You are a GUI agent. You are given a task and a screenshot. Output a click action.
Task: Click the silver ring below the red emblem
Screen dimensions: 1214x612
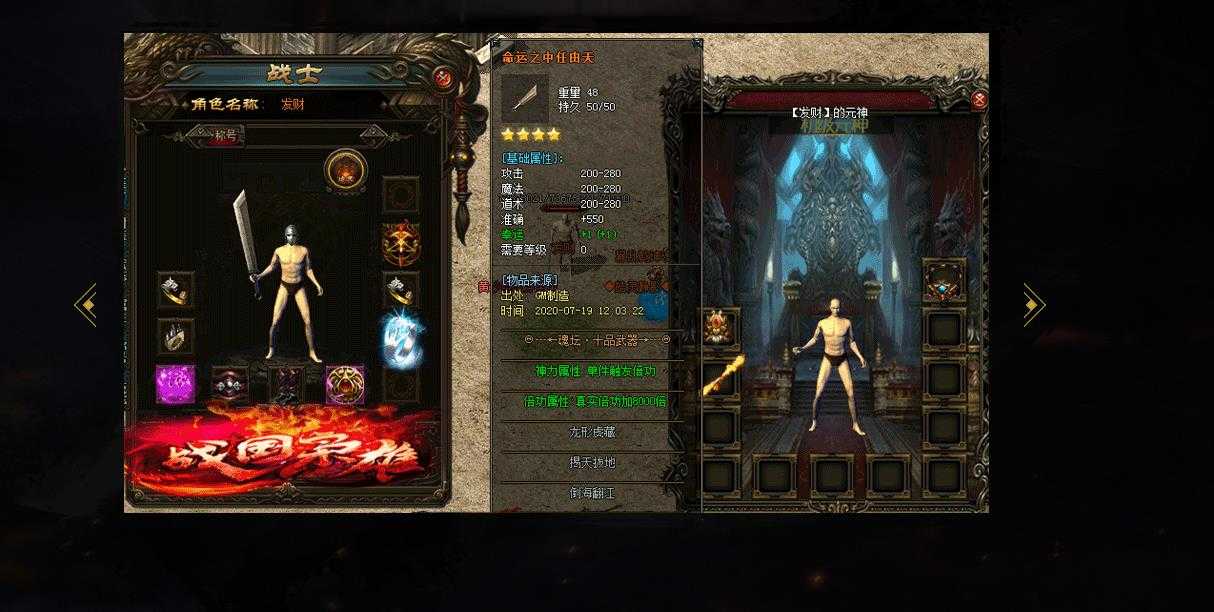[x=401, y=290]
